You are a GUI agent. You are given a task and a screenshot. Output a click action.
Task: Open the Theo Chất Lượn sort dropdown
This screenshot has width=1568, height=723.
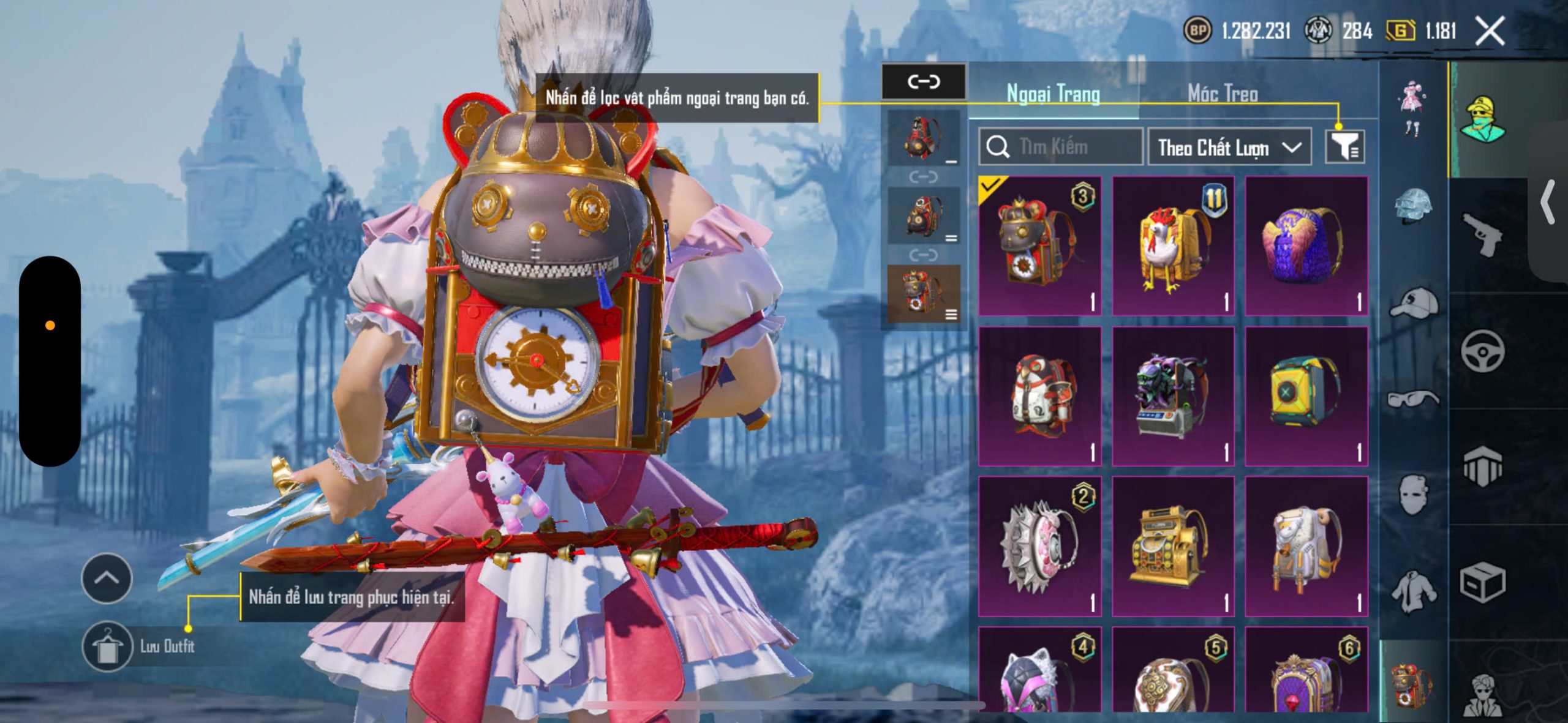click(1229, 148)
